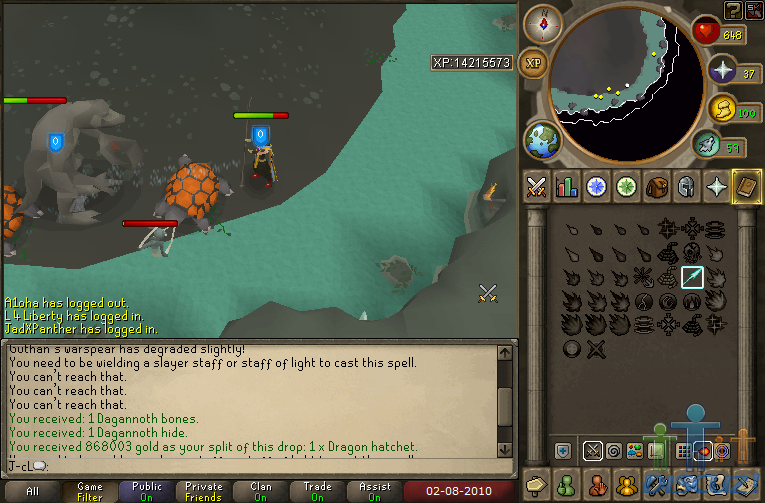The image size is (765, 503).
Task: Toggle the Public chat setting
Action: (x=147, y=491)
